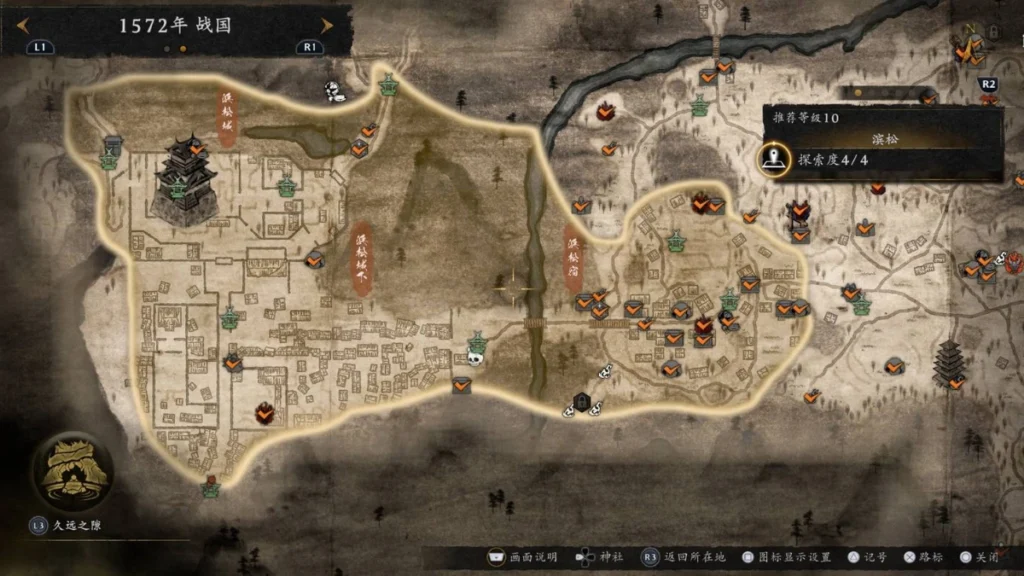Select the black hexagon marker below the town
The width and height of the screenshot is (1024, 576).
pyautogui.click(x=580, y=402)
